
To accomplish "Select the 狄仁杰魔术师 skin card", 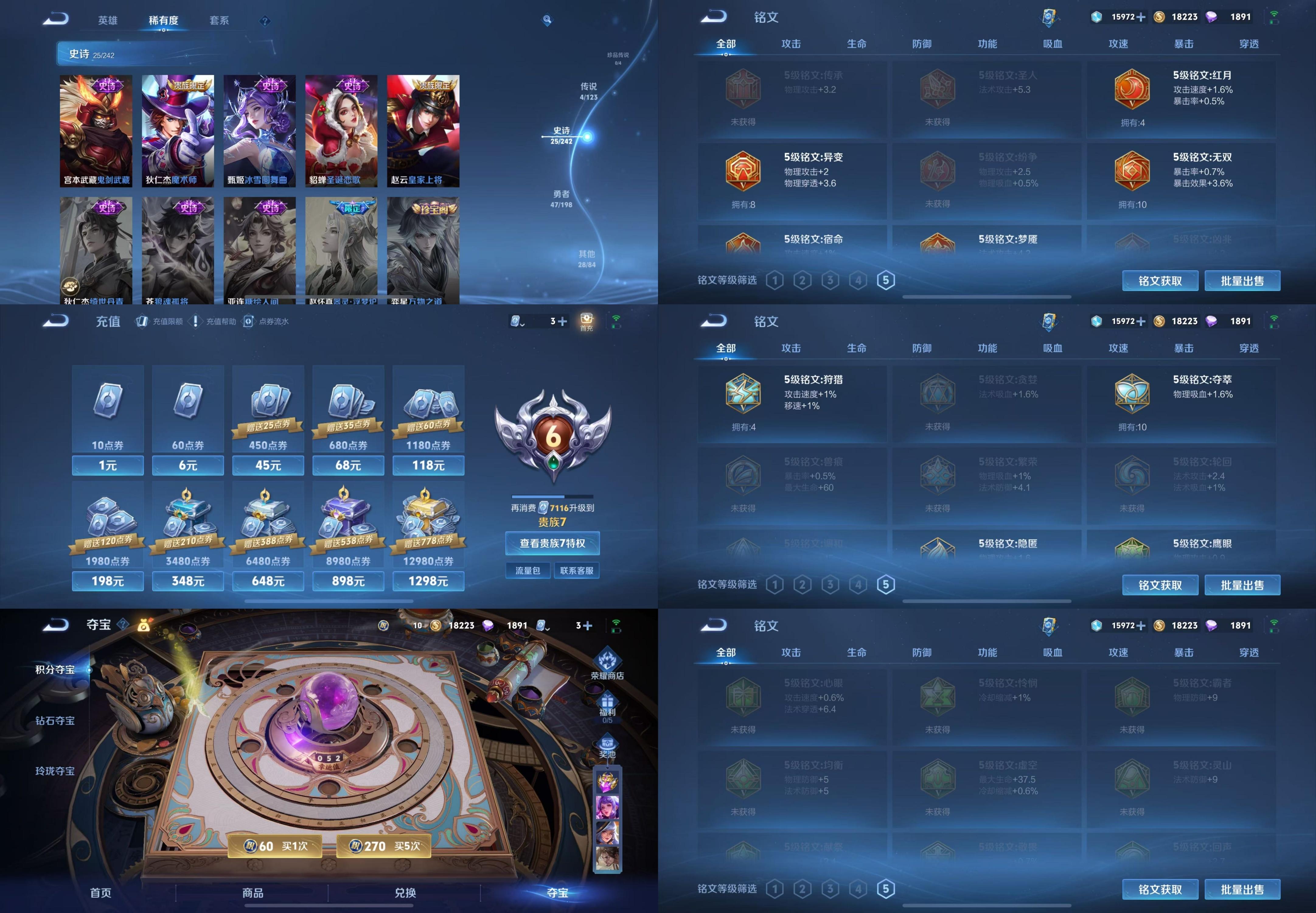I will [178, 131].
